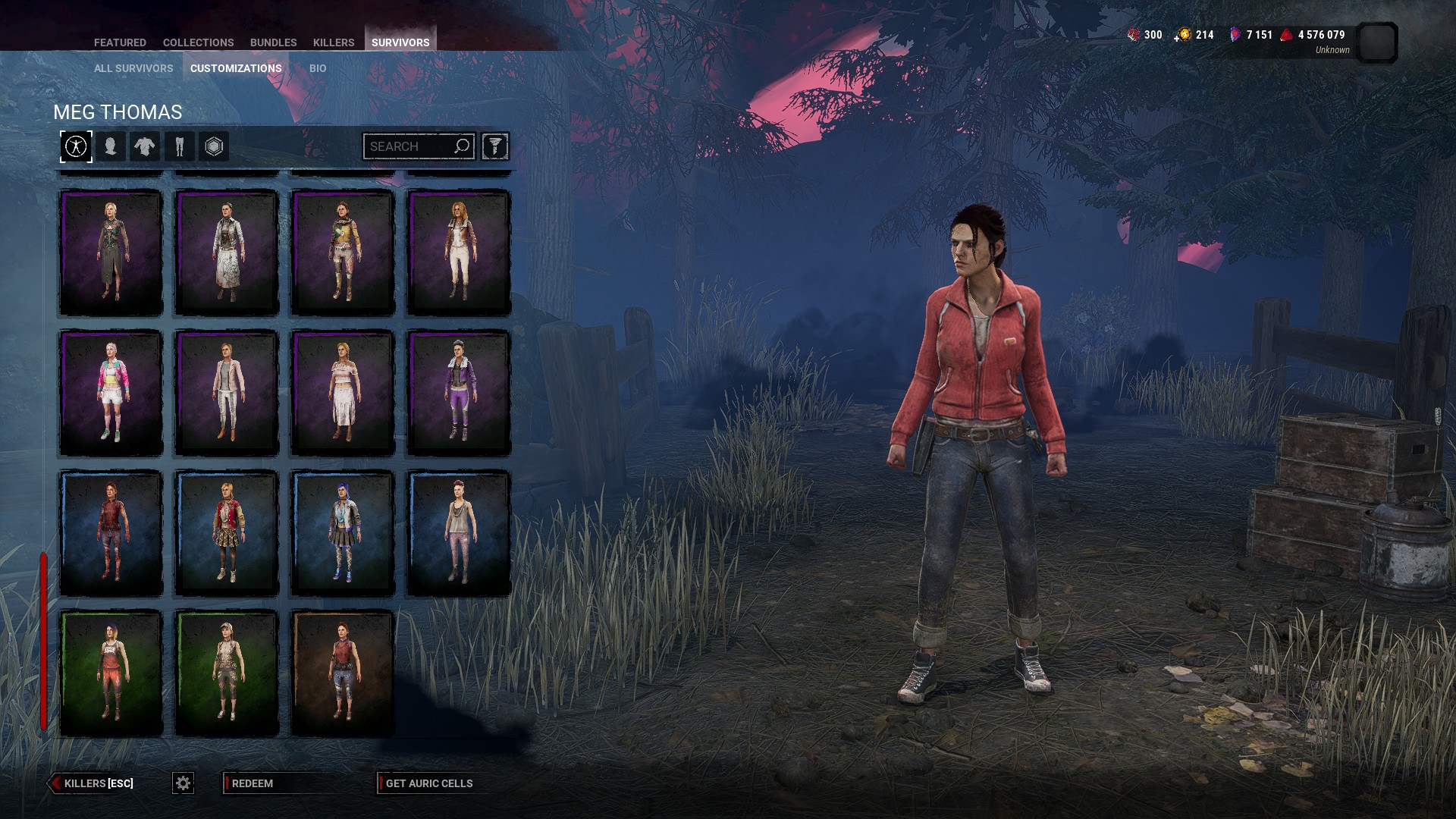
Task: Show All Survivors list
Action: pos(133,68)
